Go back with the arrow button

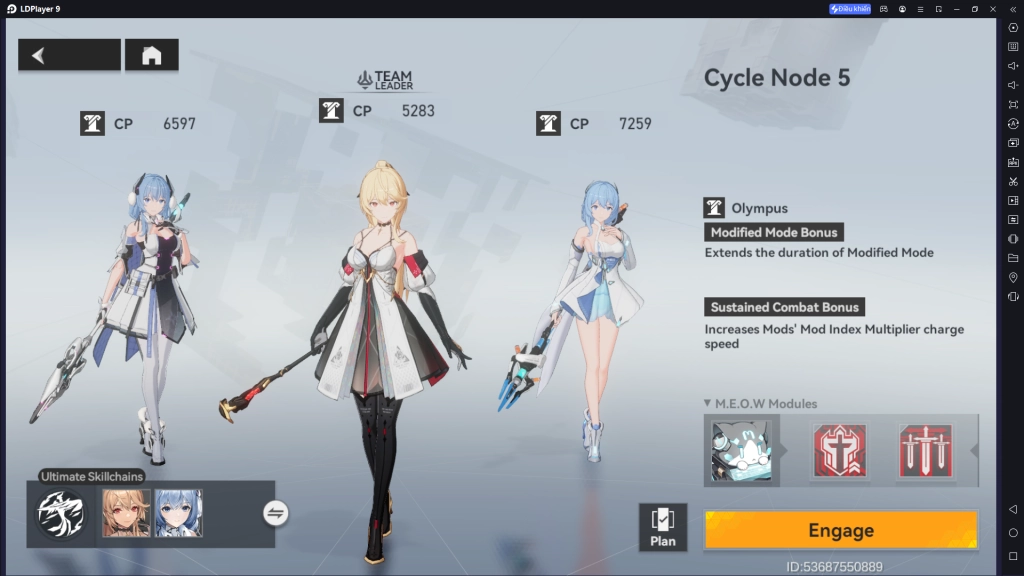click(68, 55)
